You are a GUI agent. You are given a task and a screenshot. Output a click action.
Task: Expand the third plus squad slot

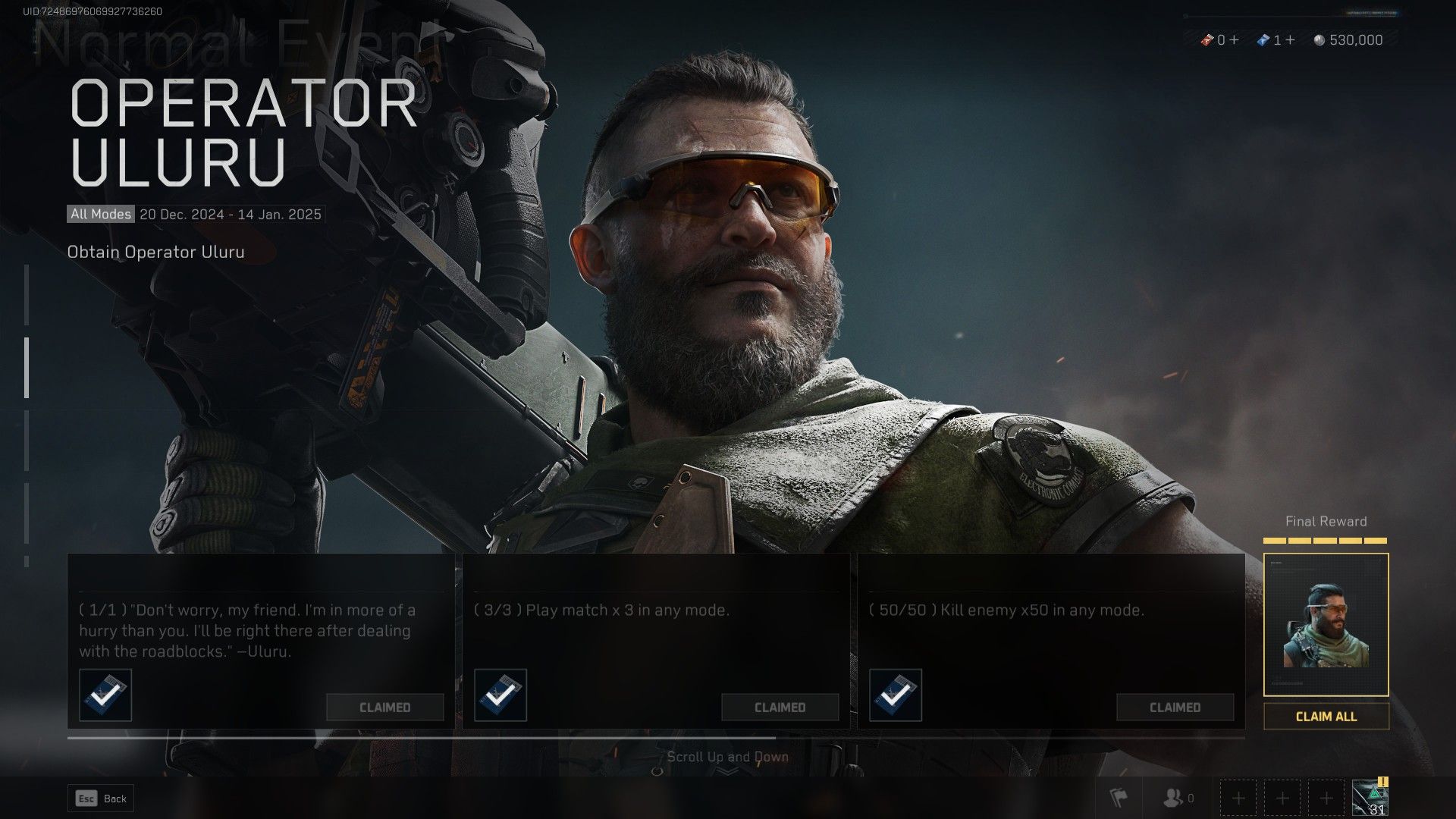(1326, 799)
